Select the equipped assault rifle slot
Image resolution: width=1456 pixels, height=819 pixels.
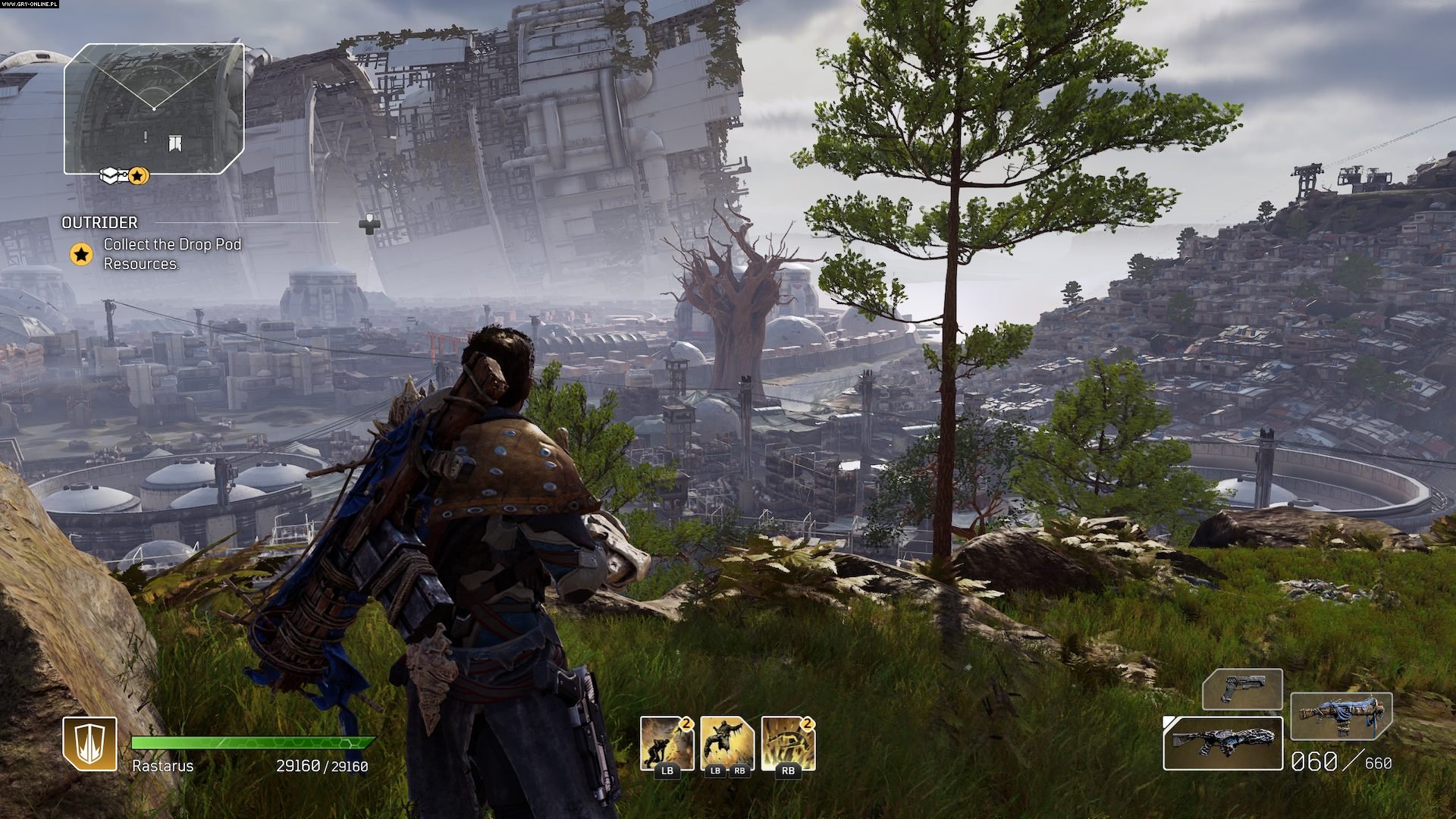[1222, 744]
